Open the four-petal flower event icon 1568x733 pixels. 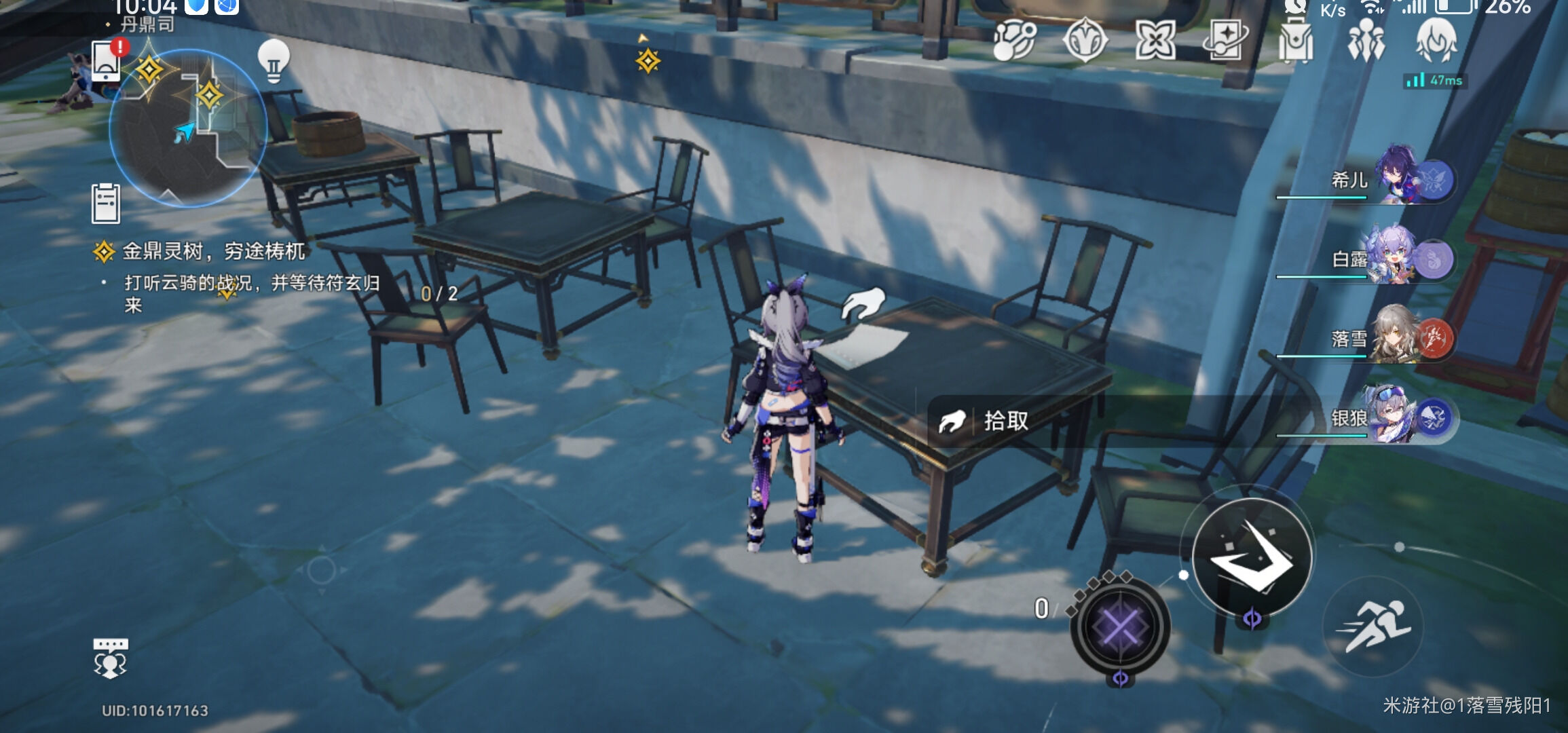(x=1155, y=39)
